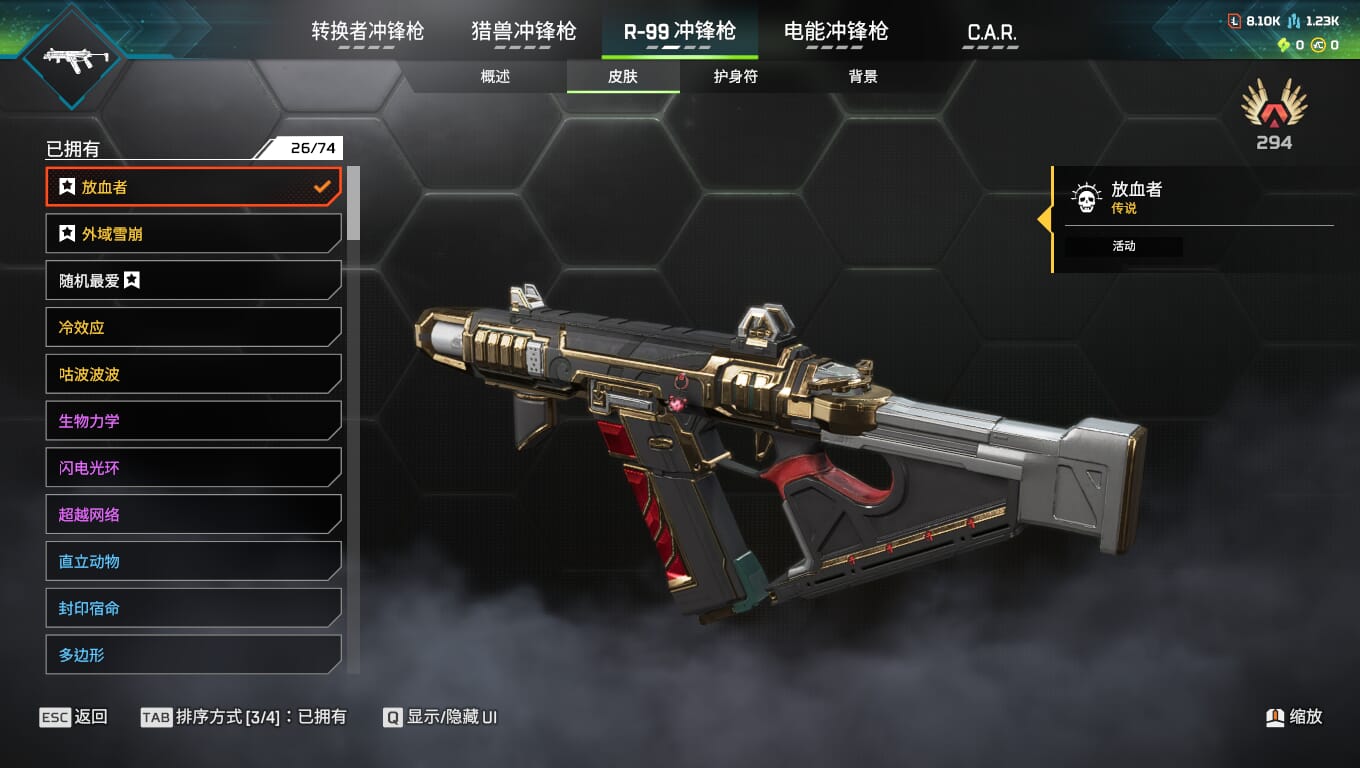1360x768 pixels.
Task: Switch to the 背景 sub-tab
Action: pyautogui.click(x=862, y=77)
